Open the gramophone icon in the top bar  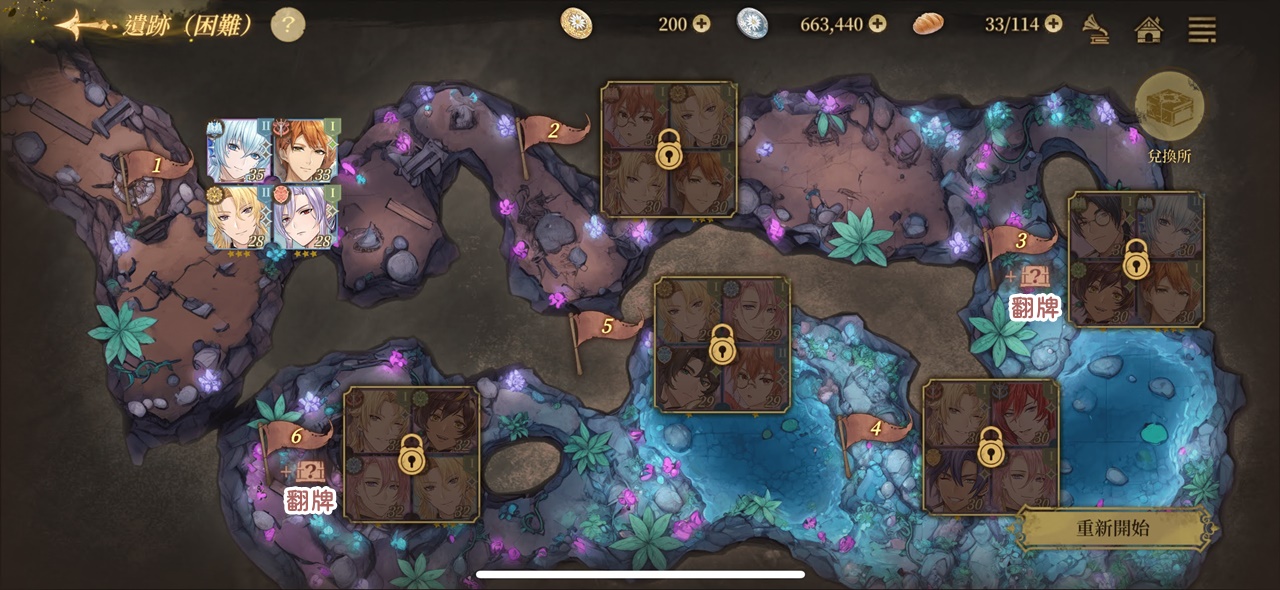[1096, 27]
